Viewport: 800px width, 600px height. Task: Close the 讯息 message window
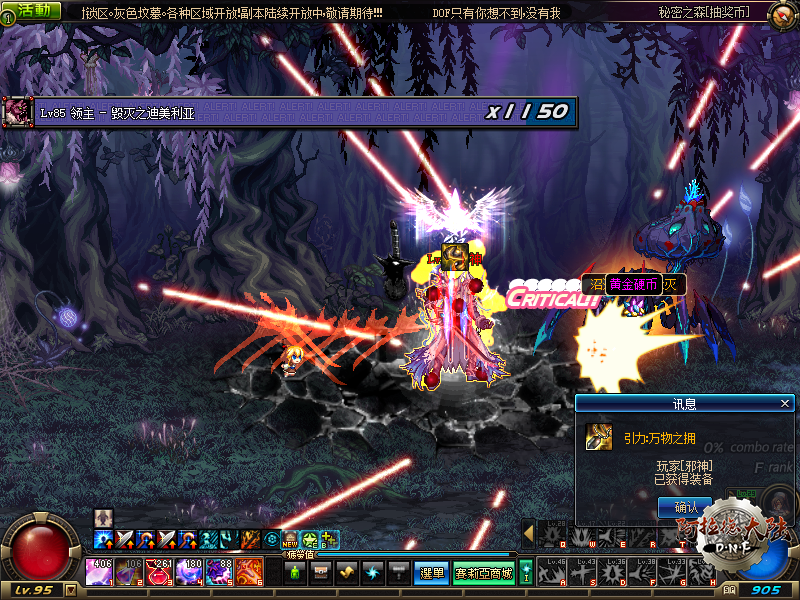(x=785, y=403)
